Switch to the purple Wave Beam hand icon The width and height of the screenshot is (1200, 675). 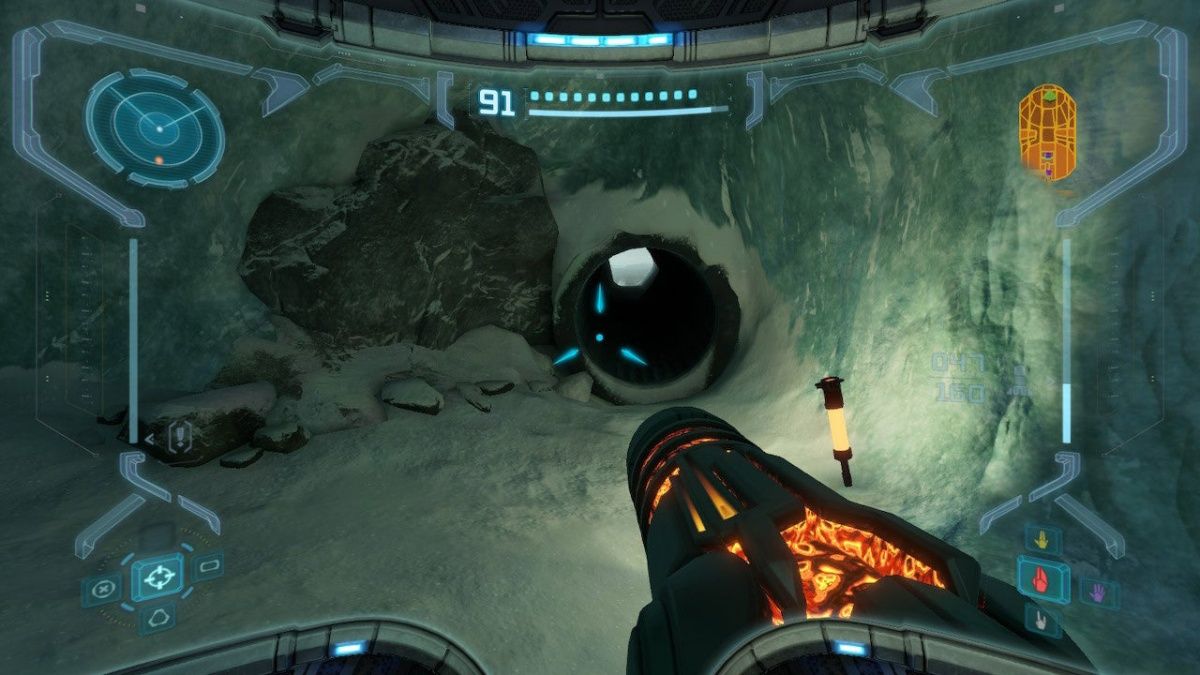click(1099, 592)
